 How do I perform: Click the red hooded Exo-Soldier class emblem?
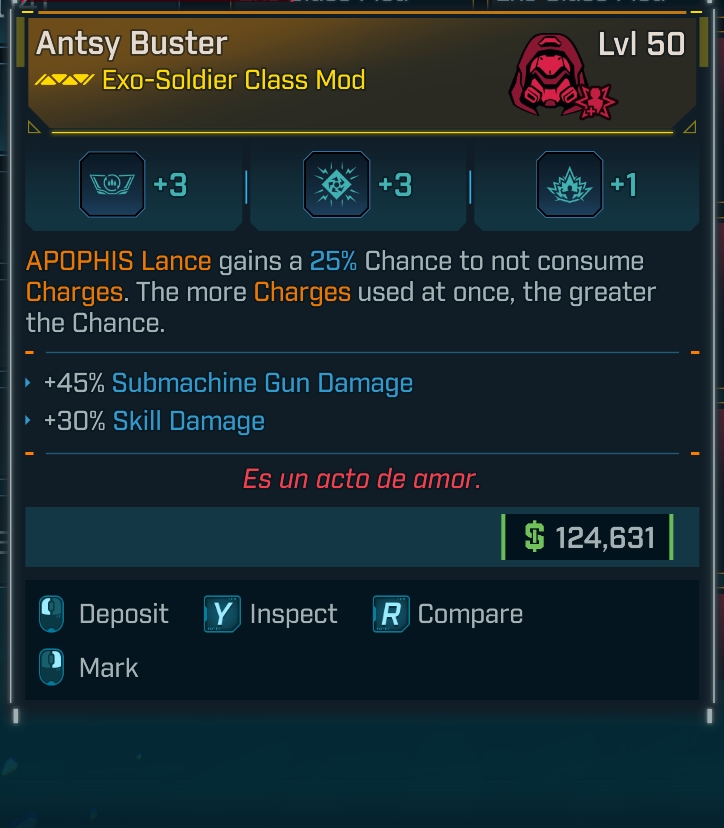click(x=553, y=78)
